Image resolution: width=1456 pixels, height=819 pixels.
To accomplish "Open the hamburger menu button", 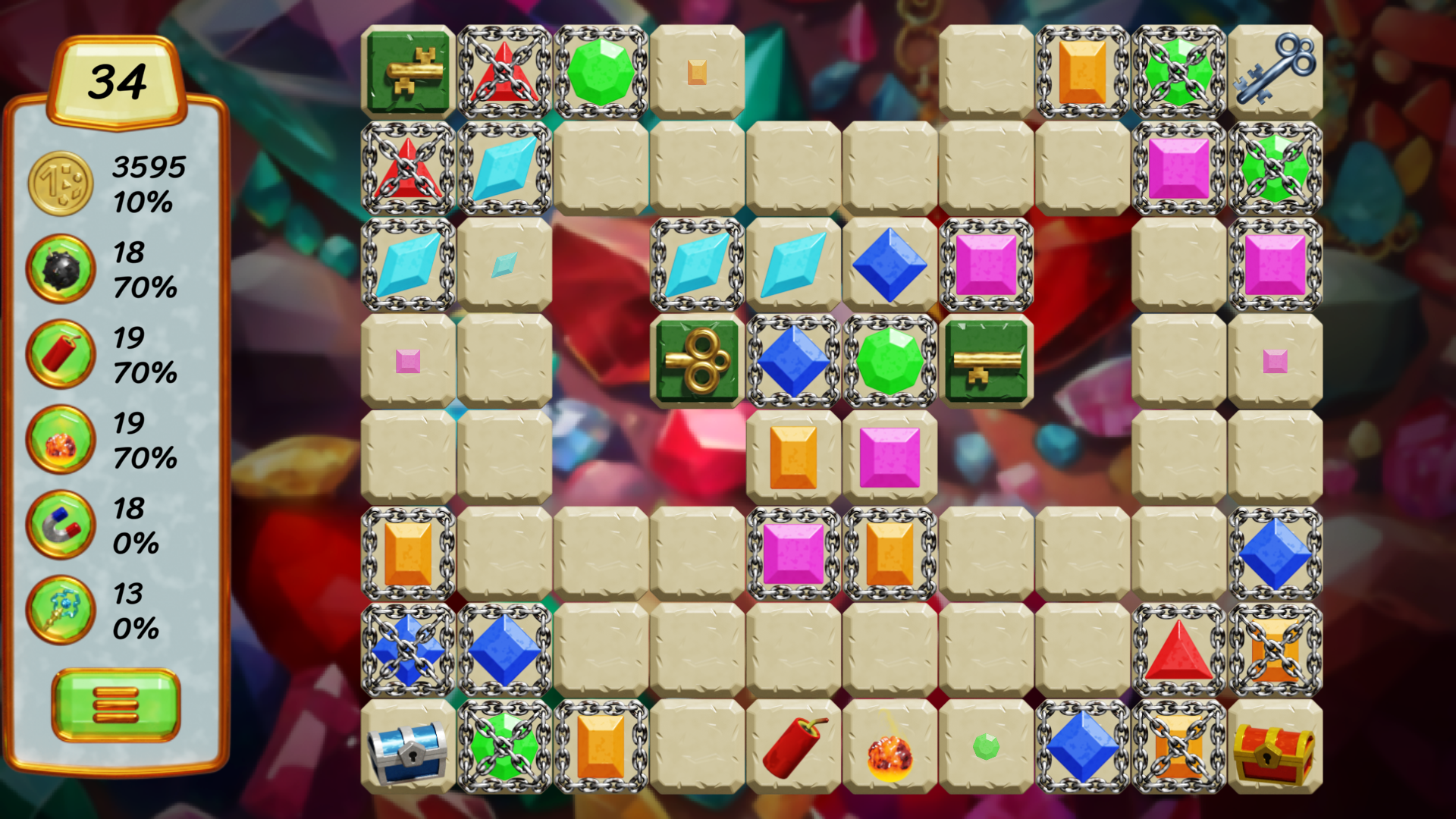I will click(115, 705).
